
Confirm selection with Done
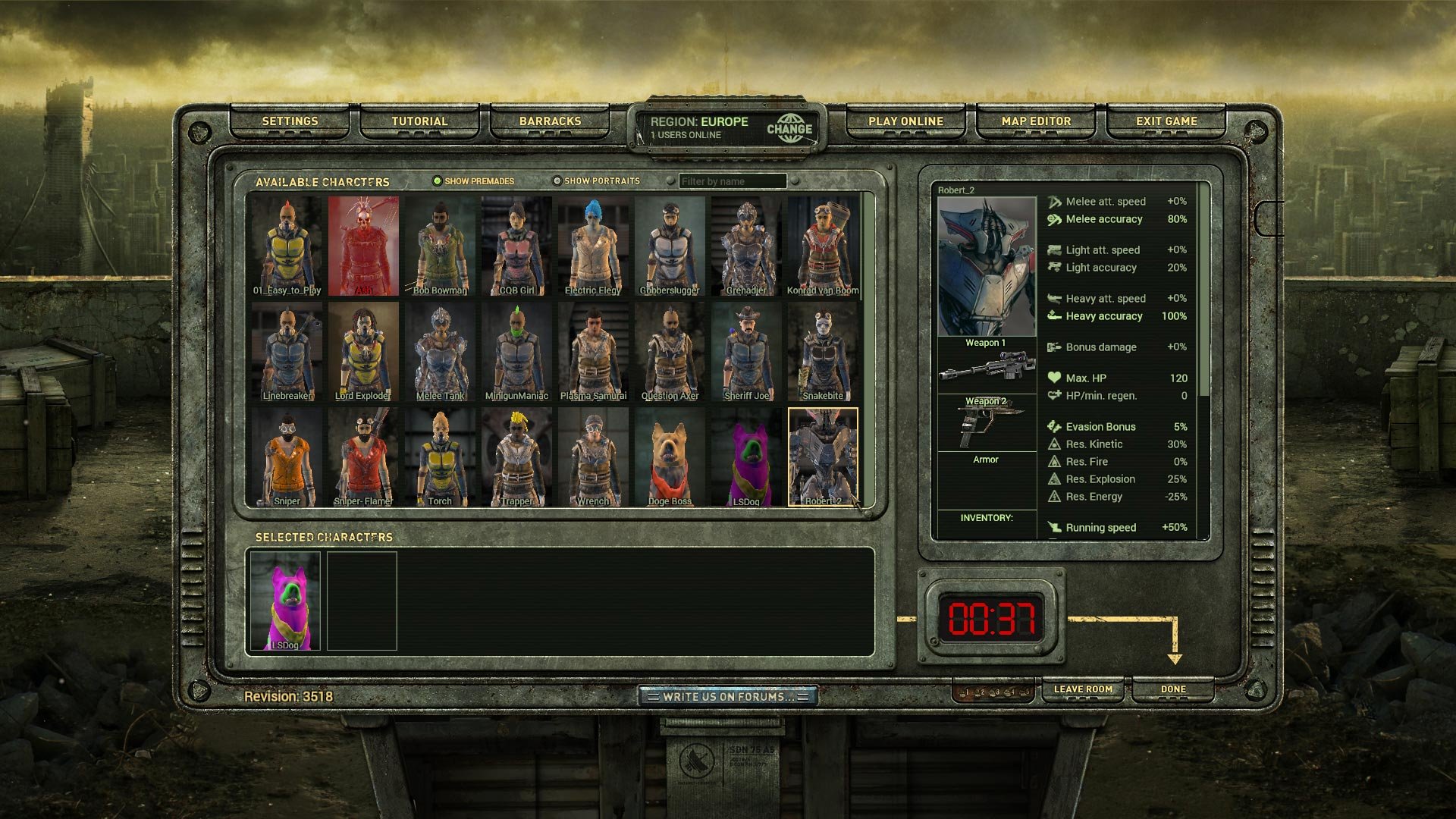click(1172, 689)
